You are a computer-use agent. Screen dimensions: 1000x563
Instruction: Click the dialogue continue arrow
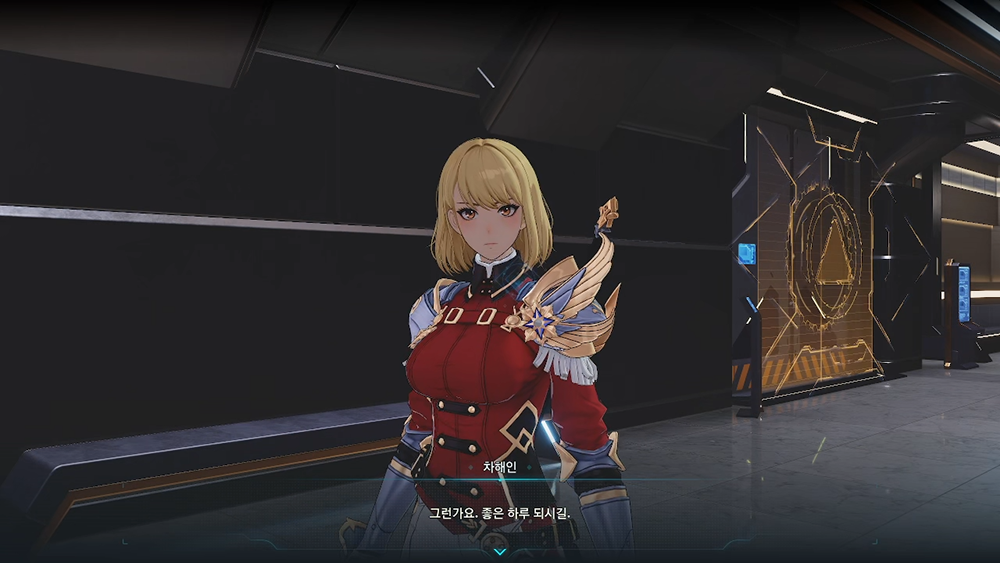tap(499, 551)
